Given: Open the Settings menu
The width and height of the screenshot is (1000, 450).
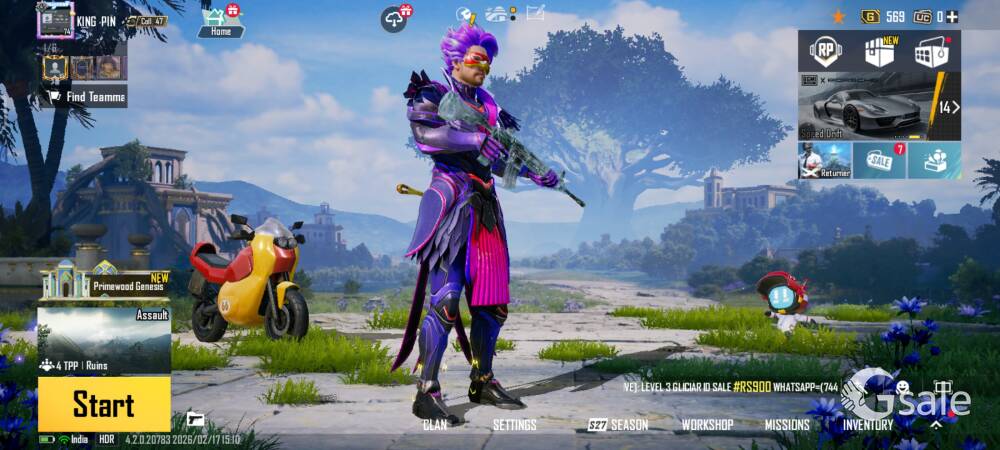Looking at the screenshot, I should coord(515,425).
